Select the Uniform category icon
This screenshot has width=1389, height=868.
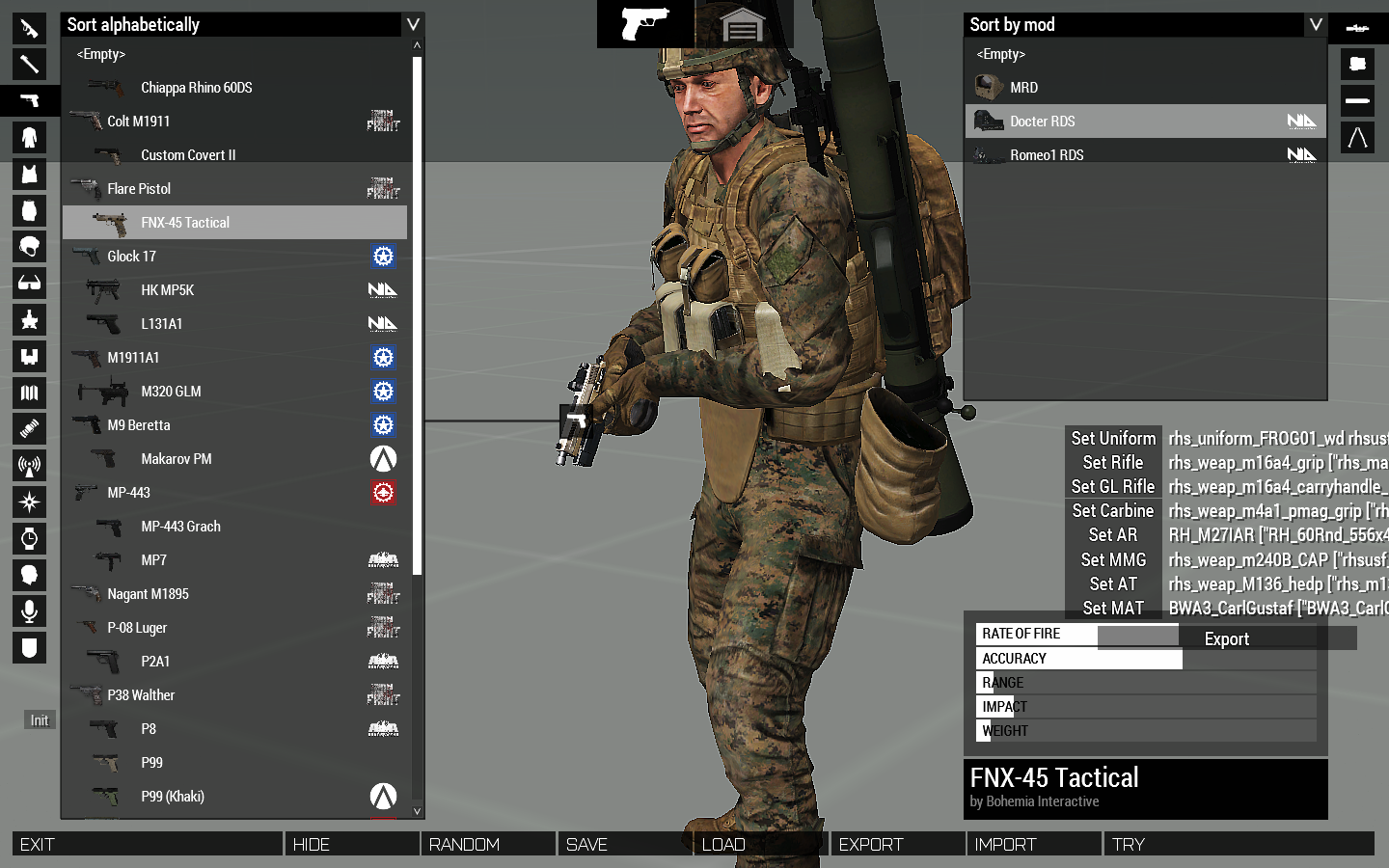tap(29, 137)
